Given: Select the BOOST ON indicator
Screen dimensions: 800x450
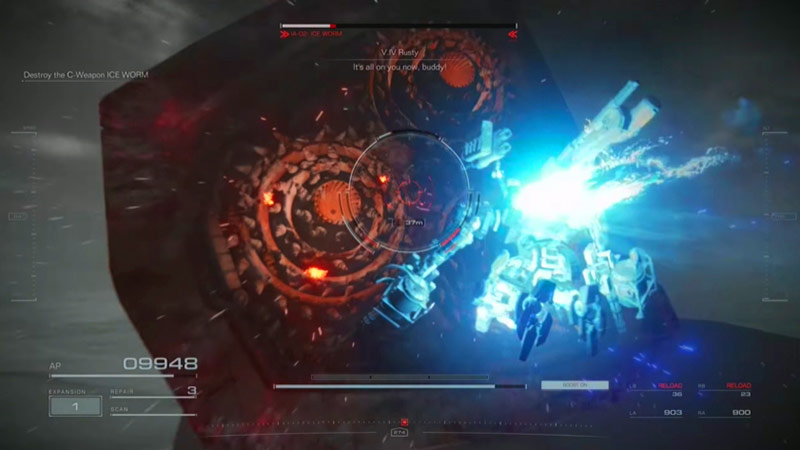Looking at the screenshot, I should click(x=574, y=385).
